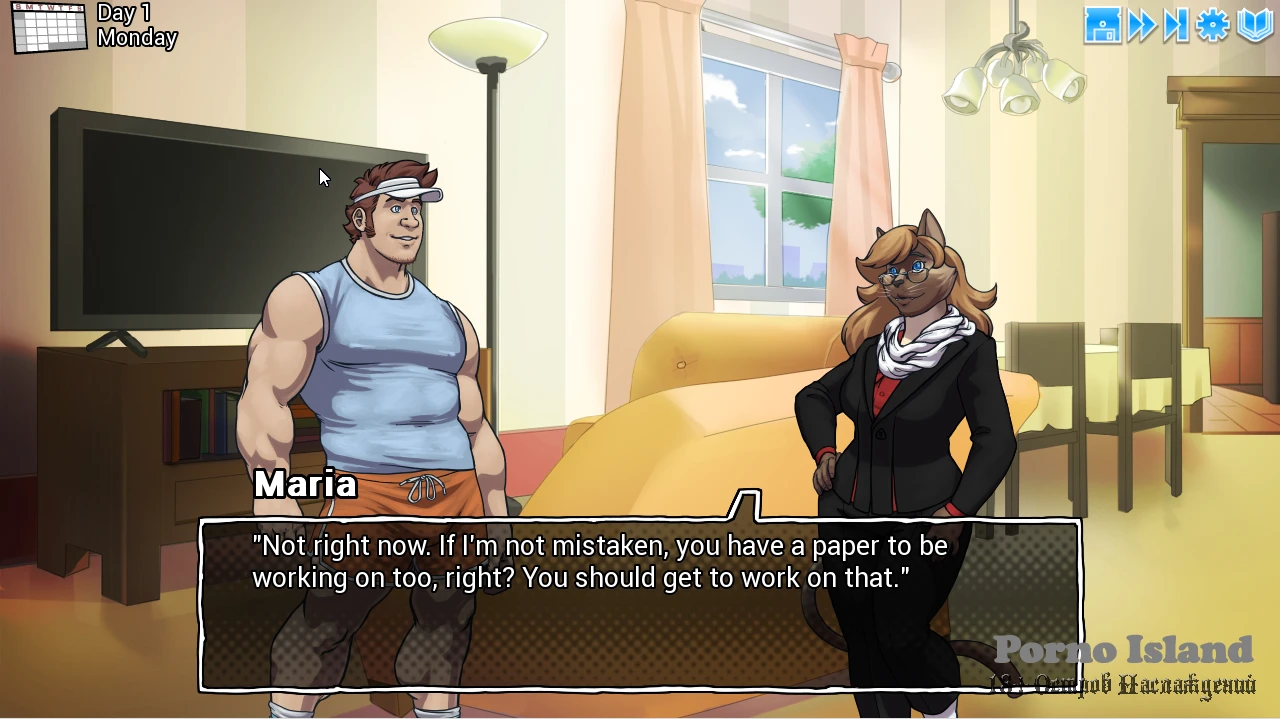Open the calendar icon beside Day 1
This screenshot has height=719, width=1280.
(x=49, y=27)
